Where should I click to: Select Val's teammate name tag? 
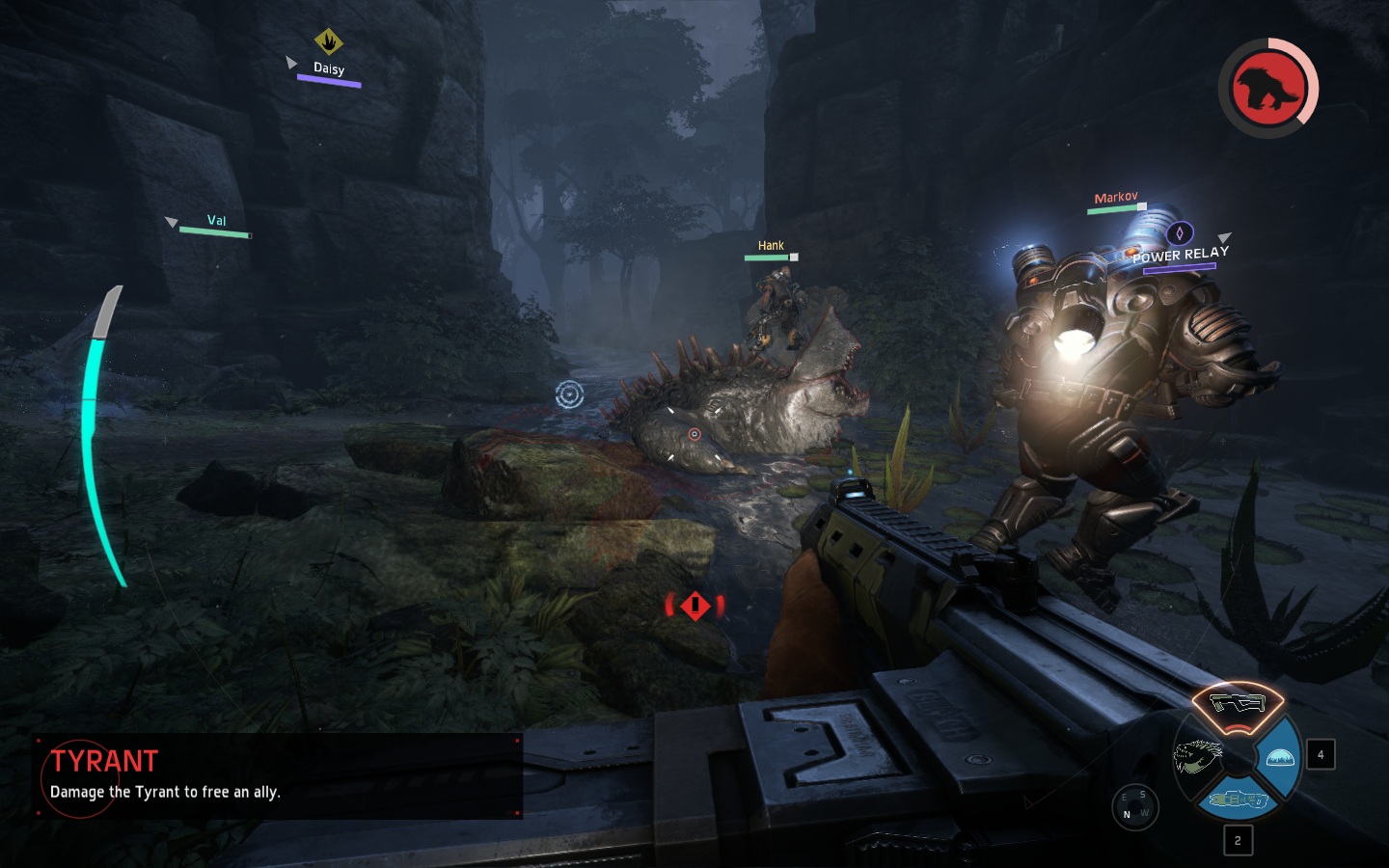click(x=216, y=221)
